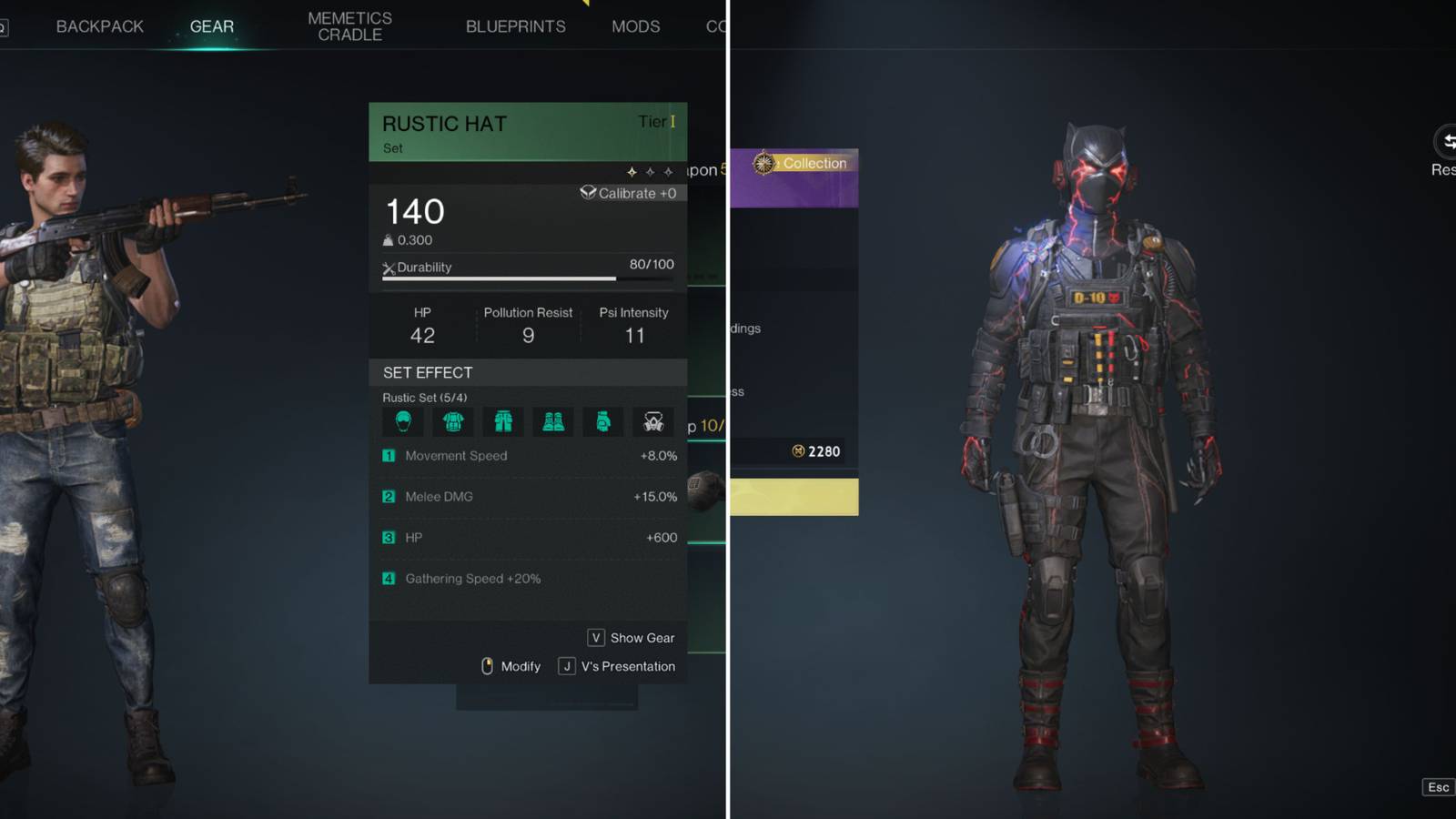Open V's Presentation
Viewport: 1456px width, 819px height.
[617, 666]
